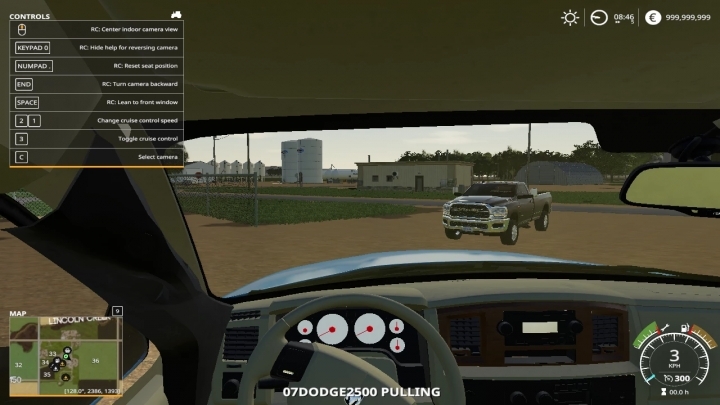Select the euro money icon
The height and width of the screenshot is (405, 720).
[x=653, y=17]
